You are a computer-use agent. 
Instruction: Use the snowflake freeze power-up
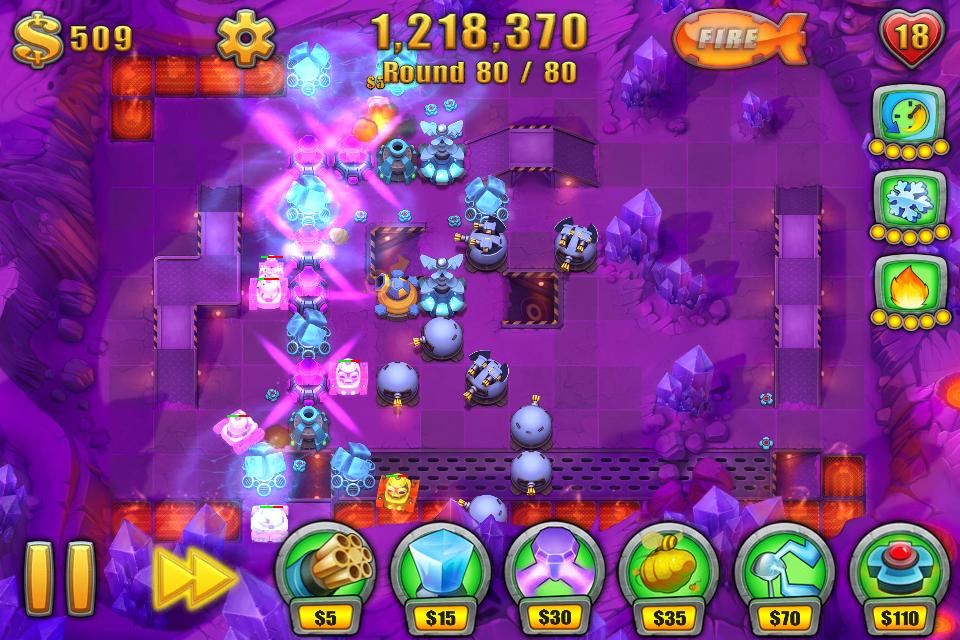tap(909, 201)
